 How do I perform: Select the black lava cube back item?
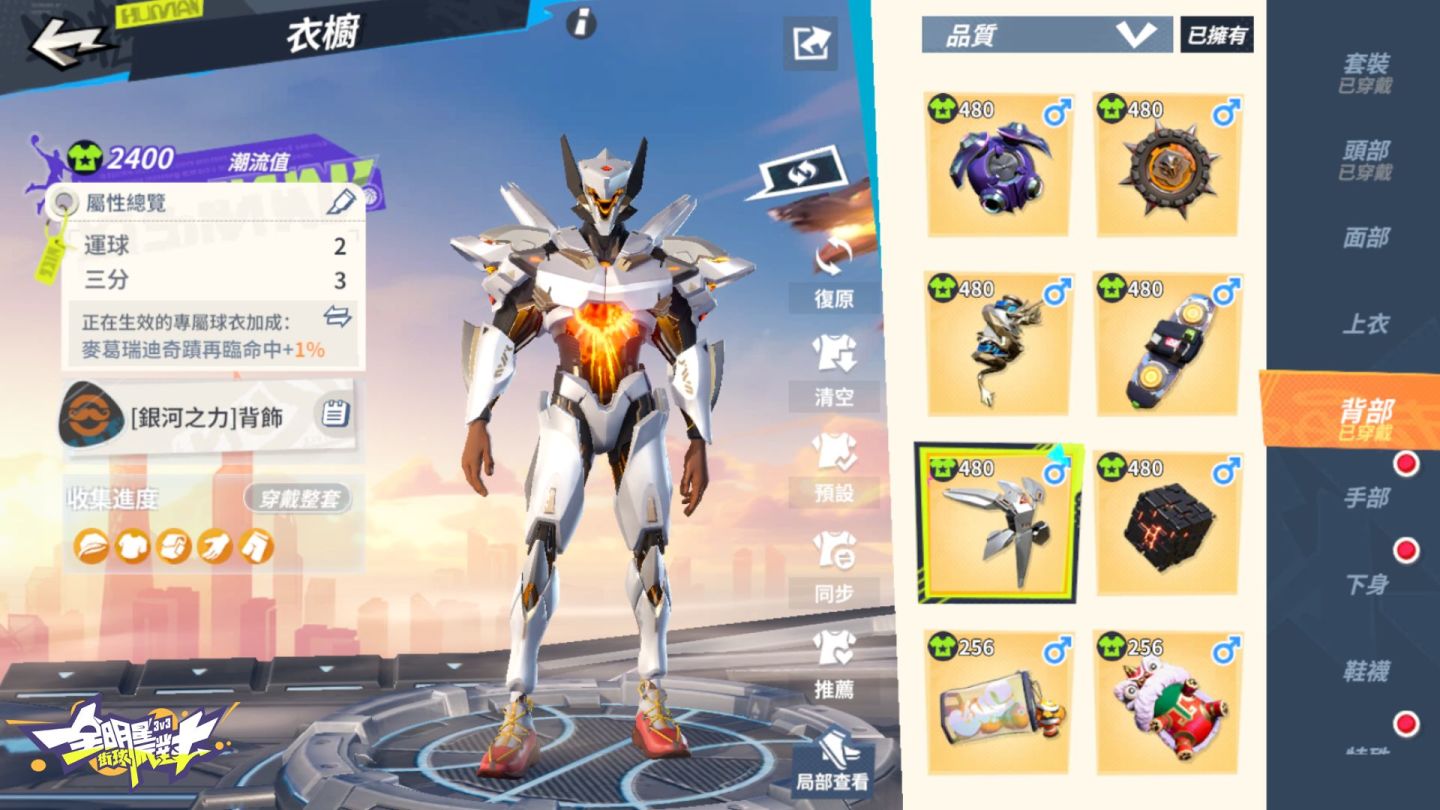(1168, 524)
